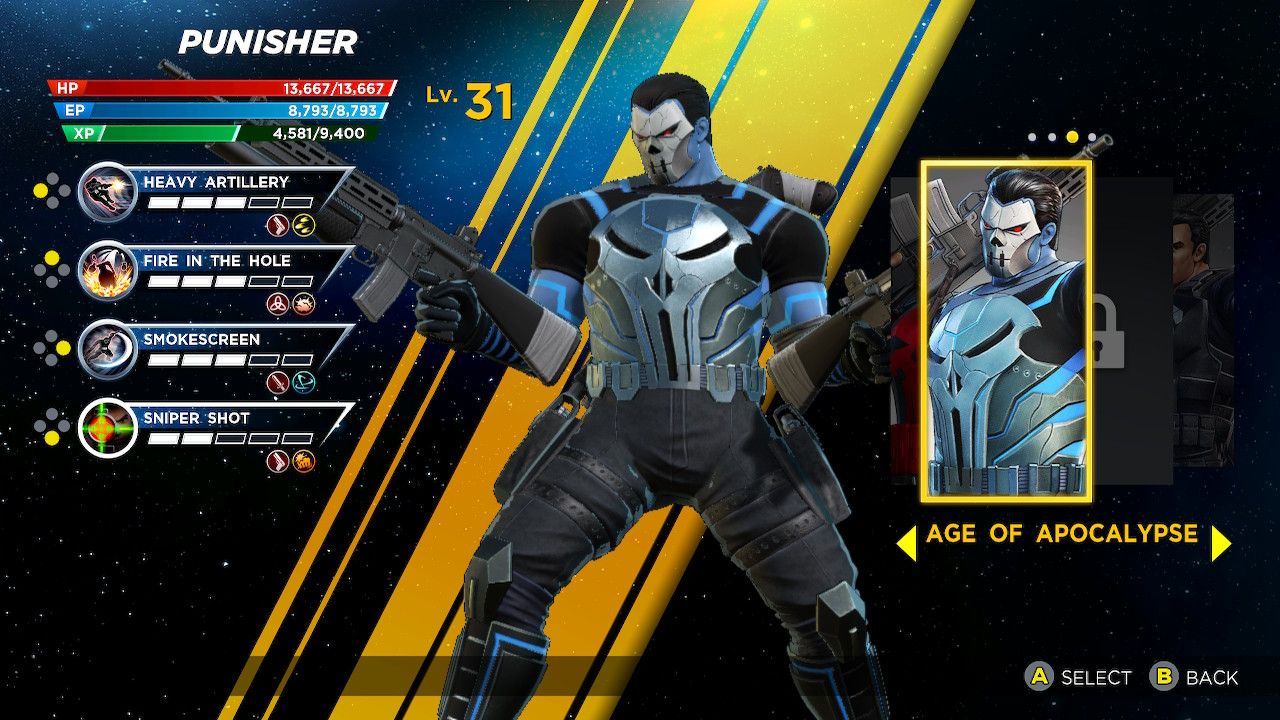Select the Age of Apocalypse costume card
This screenshot has width=1280, height=720.
click(1006, 331)
